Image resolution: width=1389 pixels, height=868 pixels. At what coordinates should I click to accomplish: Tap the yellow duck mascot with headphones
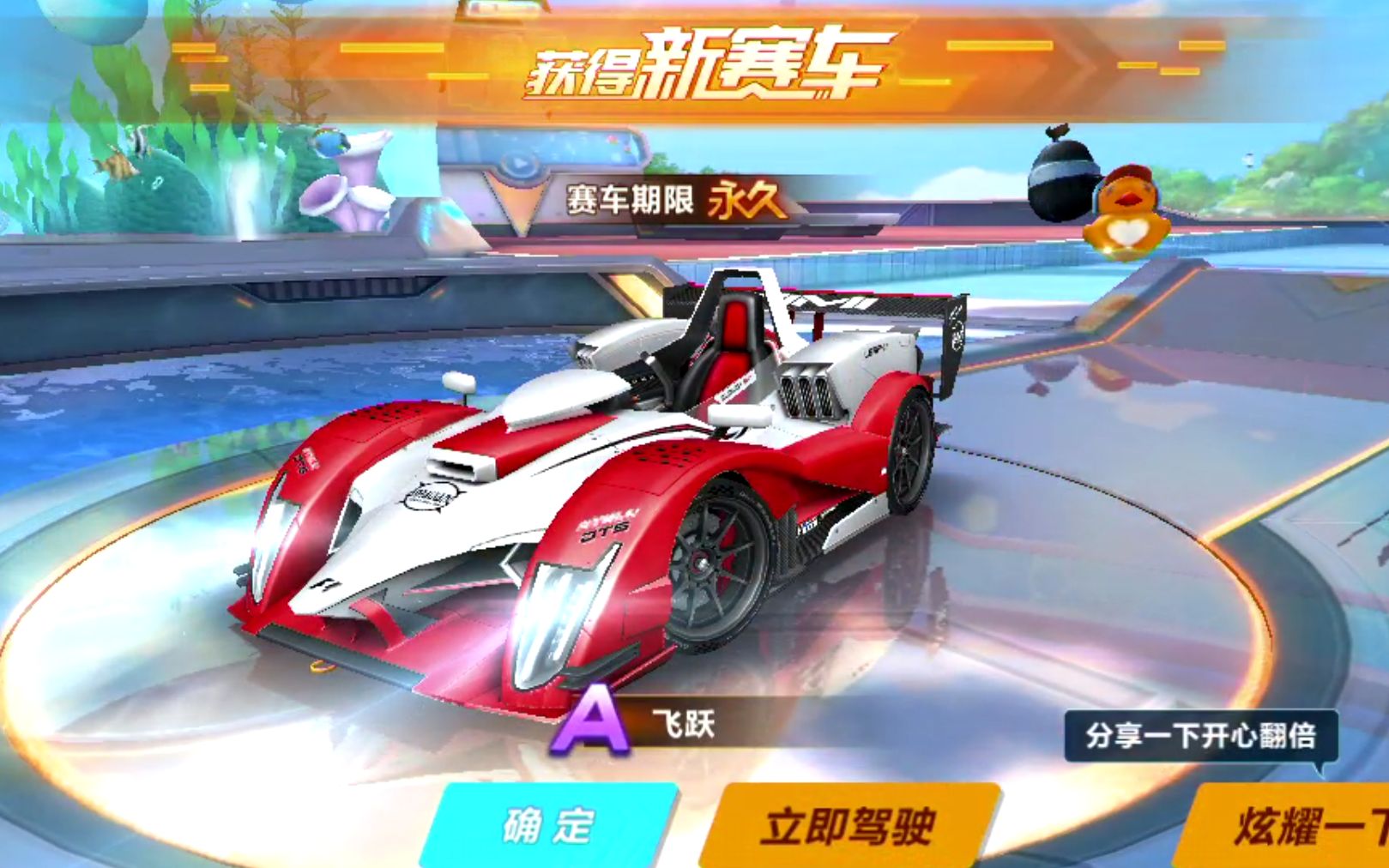[x=1128, y=214]
